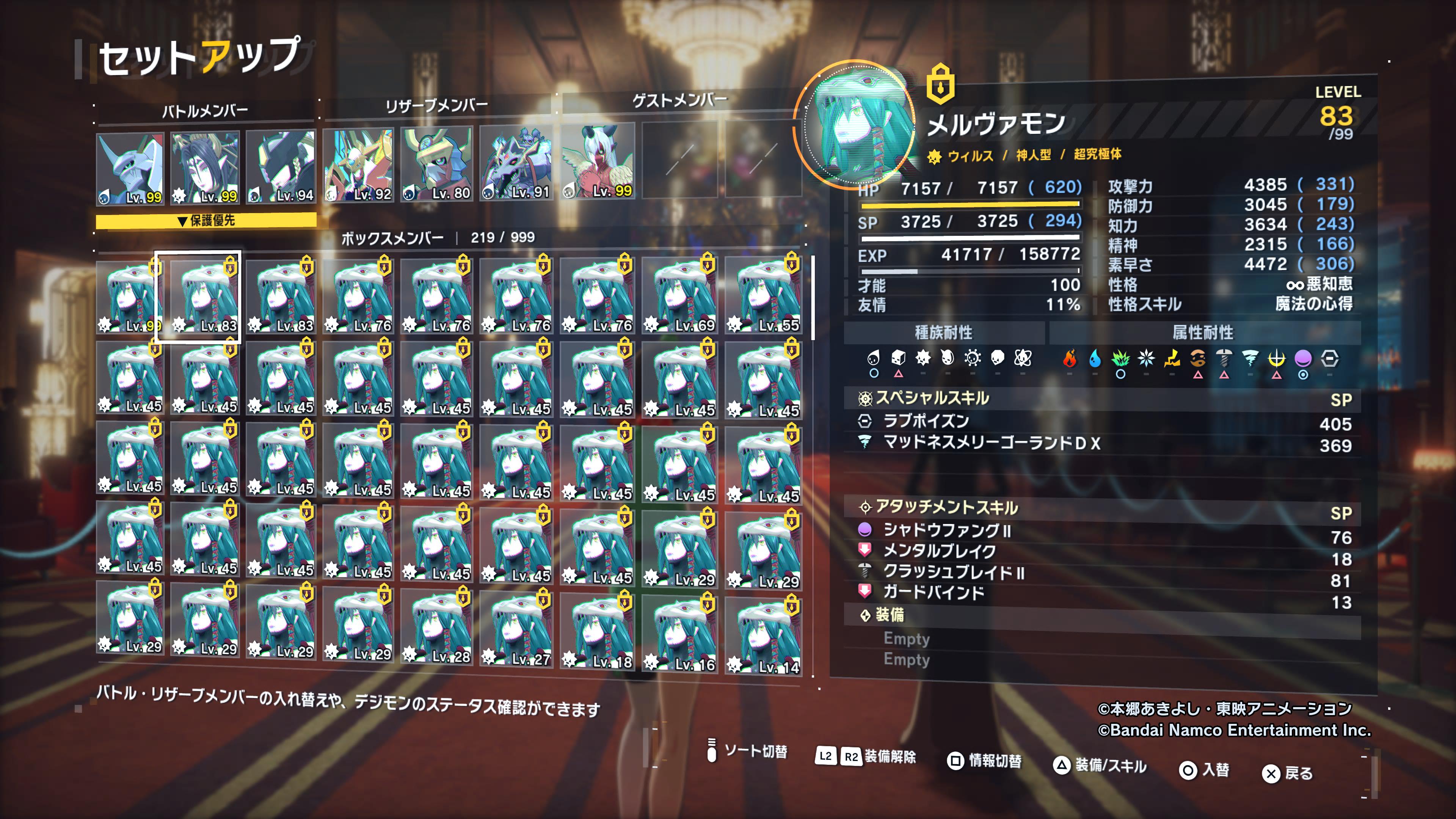
Task: Click the 保護優先 sort bar
Action: point(206,221)
